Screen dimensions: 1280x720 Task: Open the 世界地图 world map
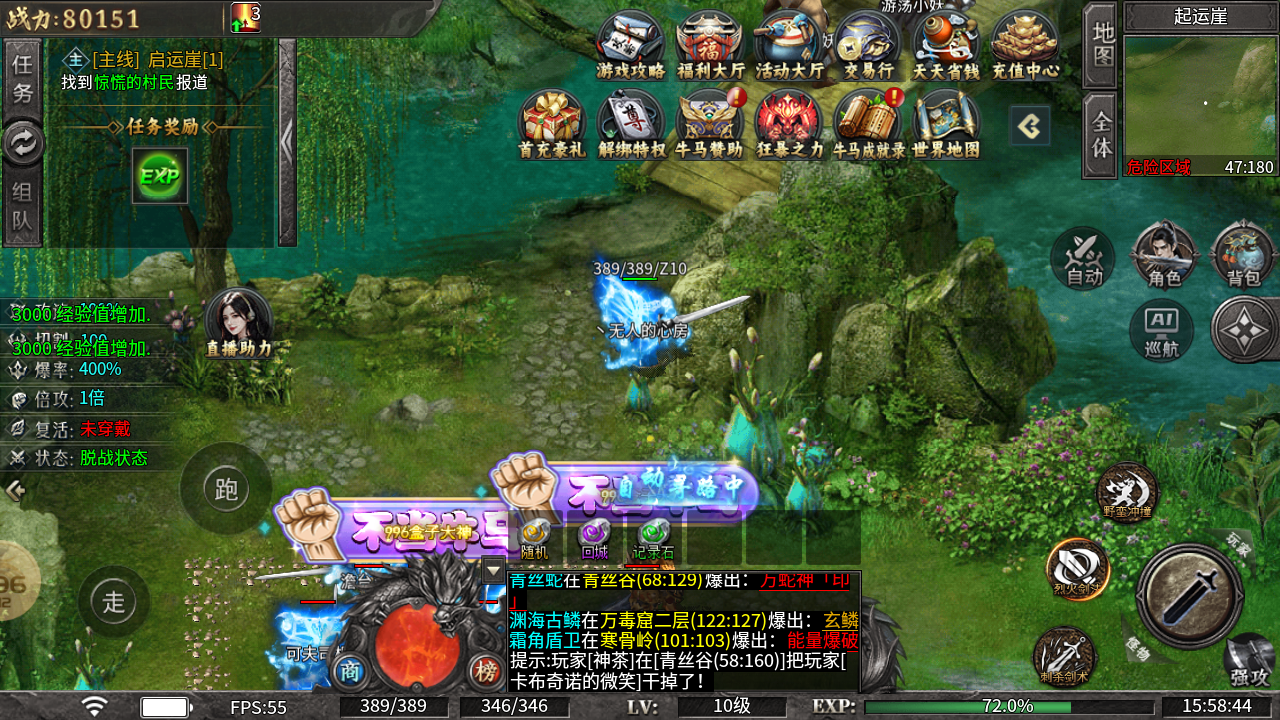pos(945,124)
